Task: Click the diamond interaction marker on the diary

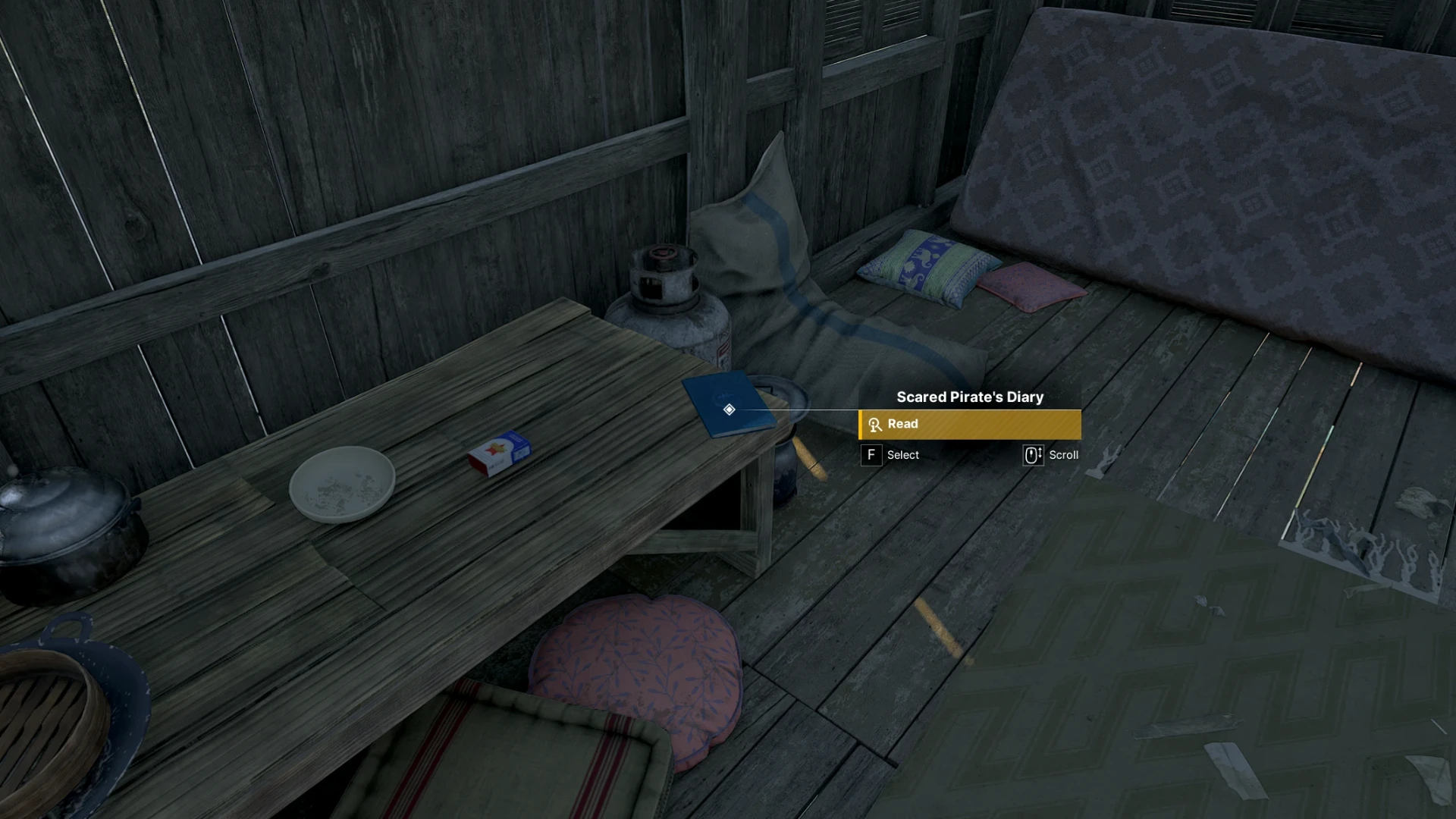Action: (x=729, y=409)
